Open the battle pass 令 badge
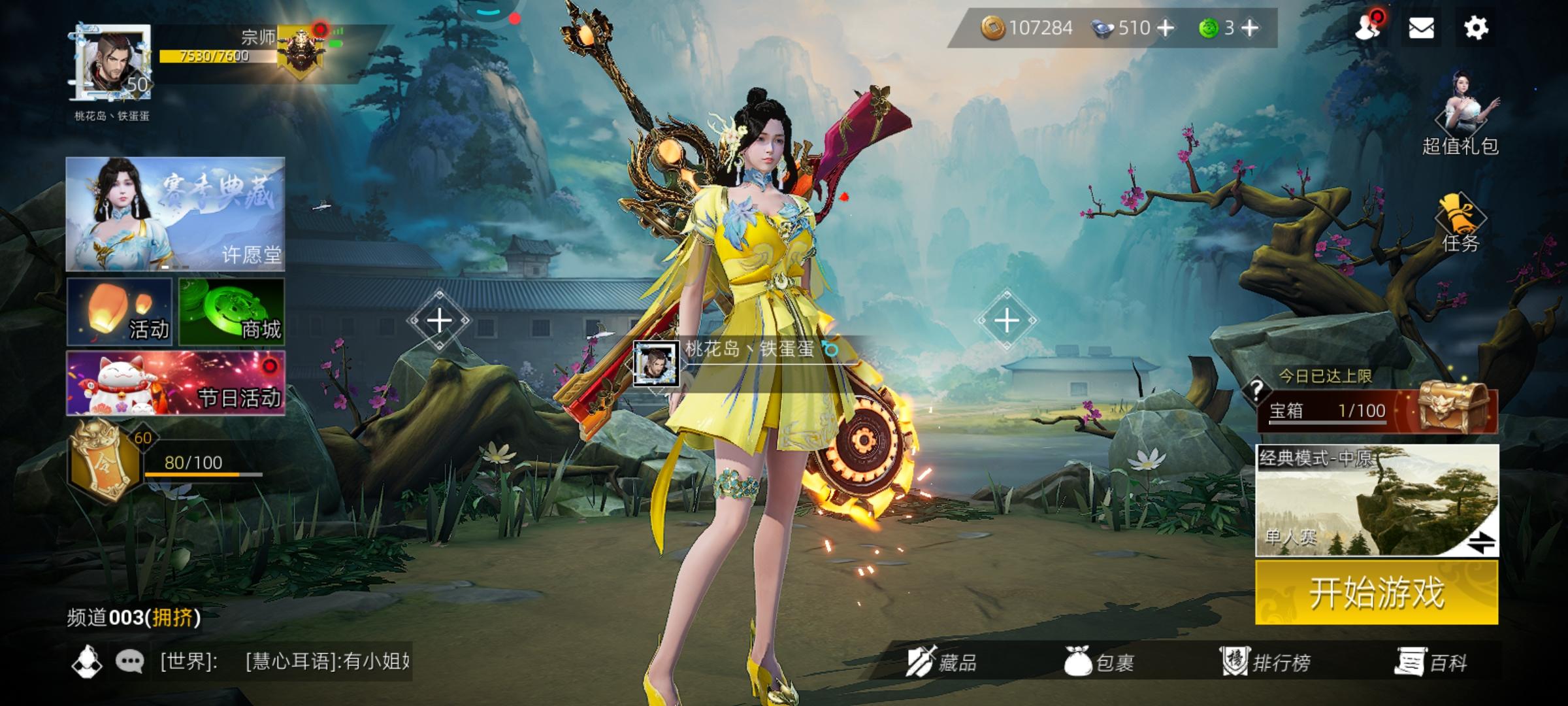 point(105,462)
